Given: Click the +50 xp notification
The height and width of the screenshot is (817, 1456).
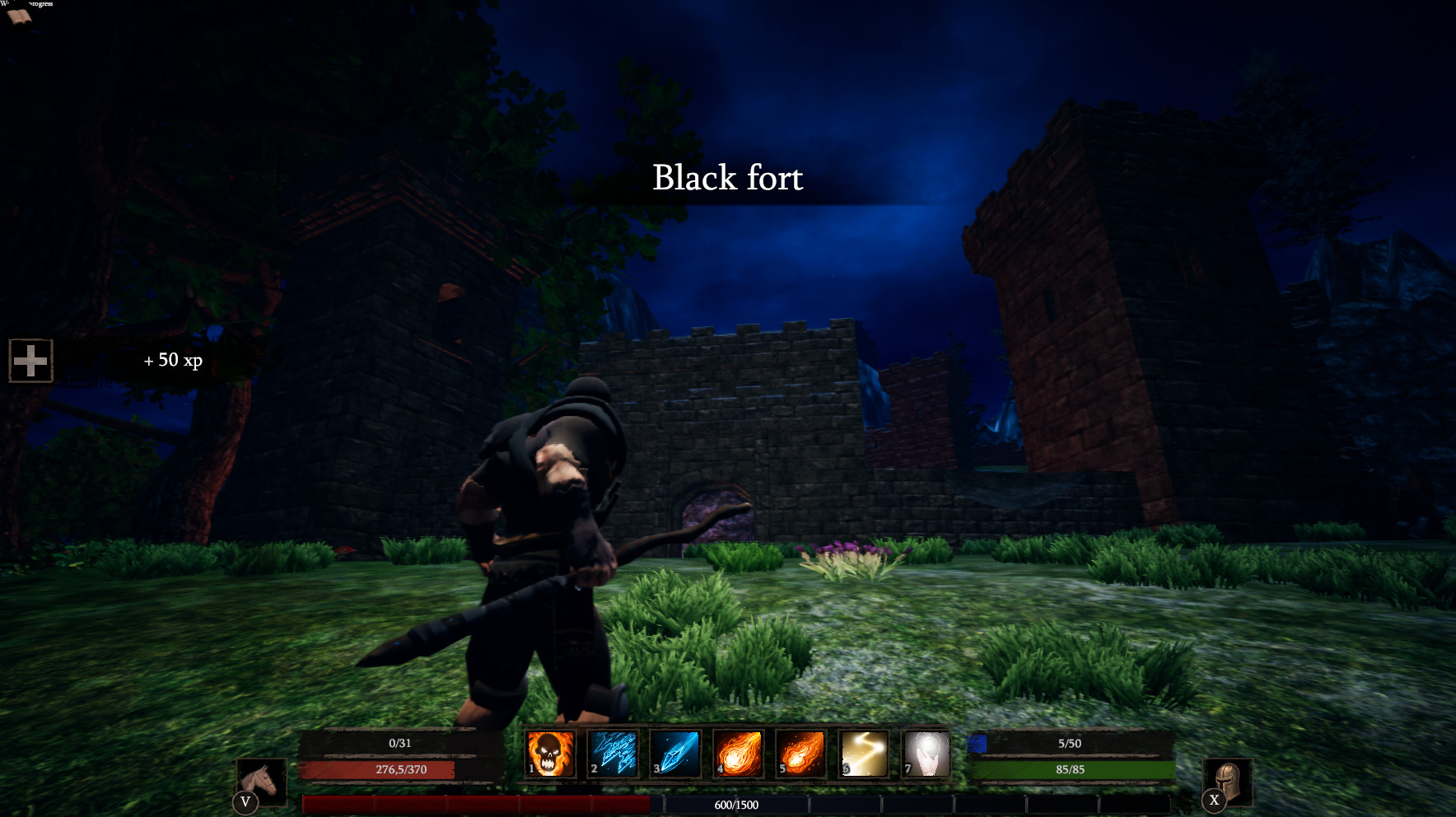Looking at the screenshot, I should pyautogui.click(x=174, y=360).
